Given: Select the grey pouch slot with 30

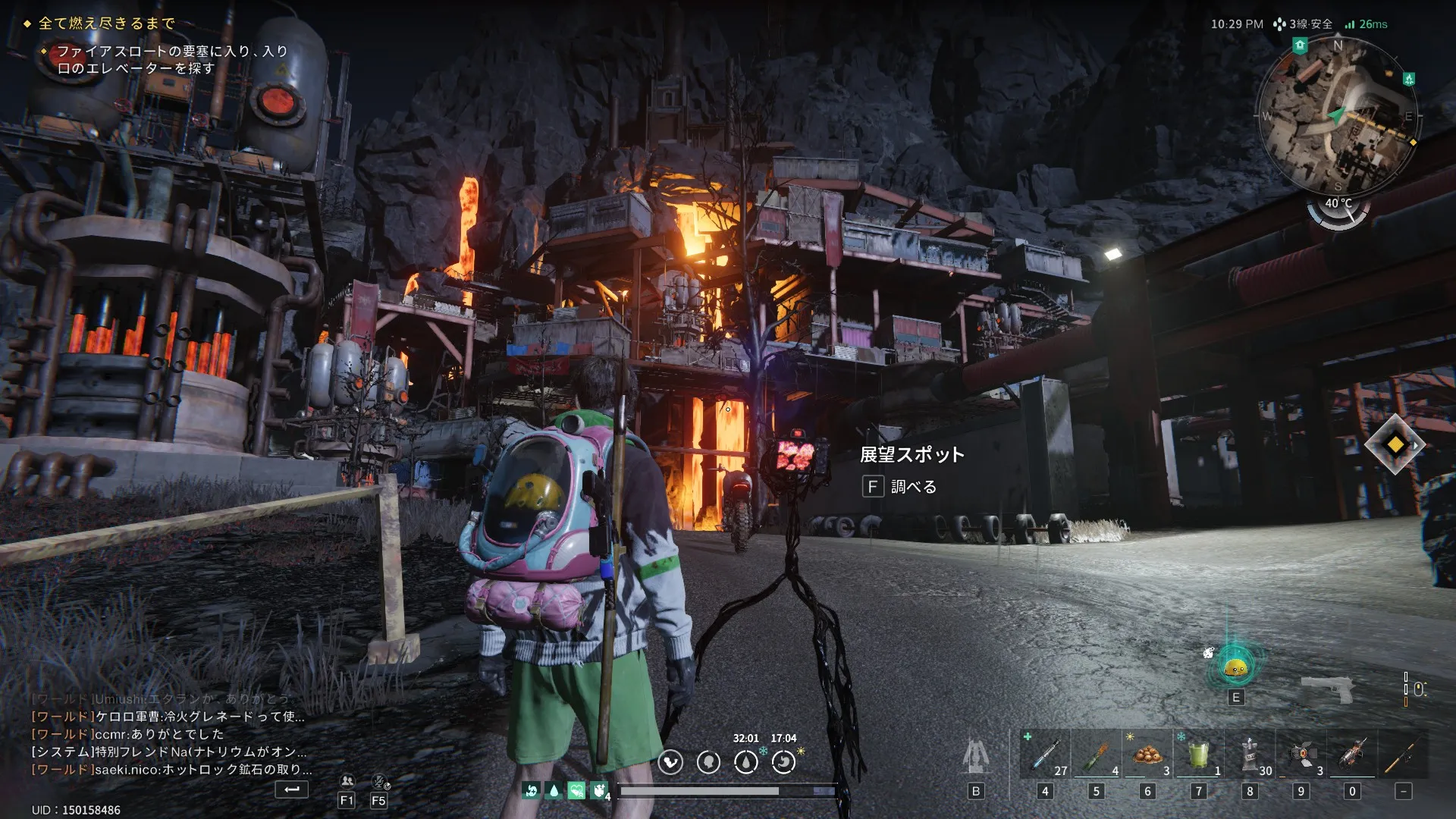Looking at the screenshot, I should click(x=1250, y=754).
